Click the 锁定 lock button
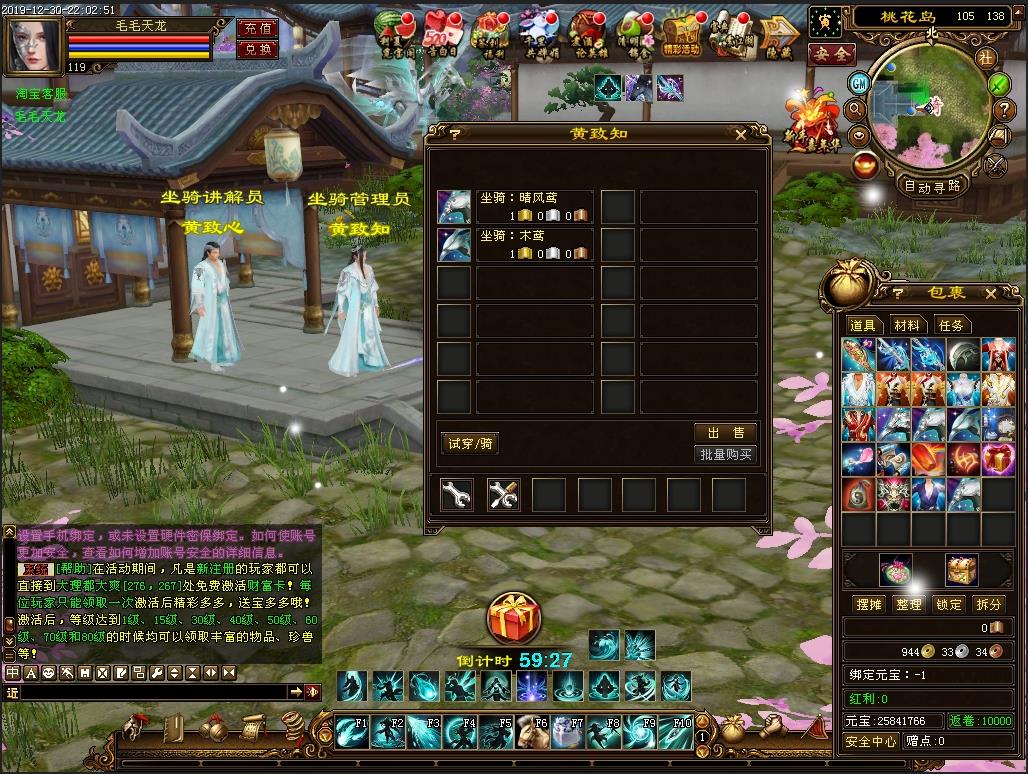Viewport: 1028px width, 774px height. pyautogui.click(x=949, y=604)
